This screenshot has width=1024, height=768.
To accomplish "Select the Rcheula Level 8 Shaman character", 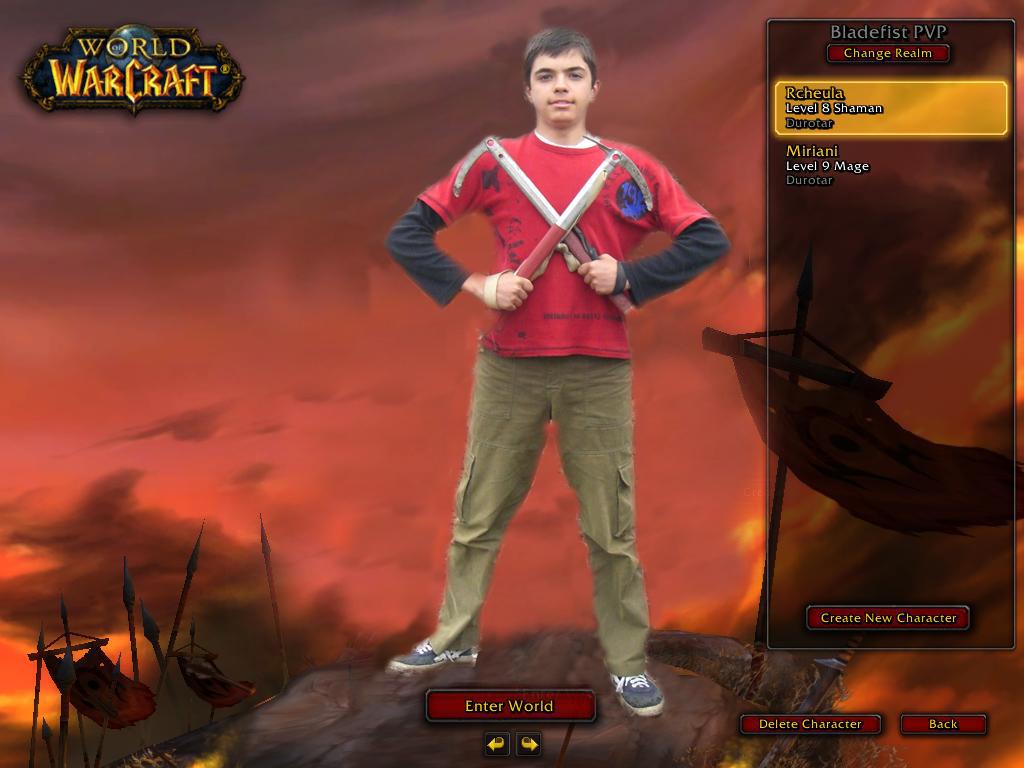I will pos(890,108).
